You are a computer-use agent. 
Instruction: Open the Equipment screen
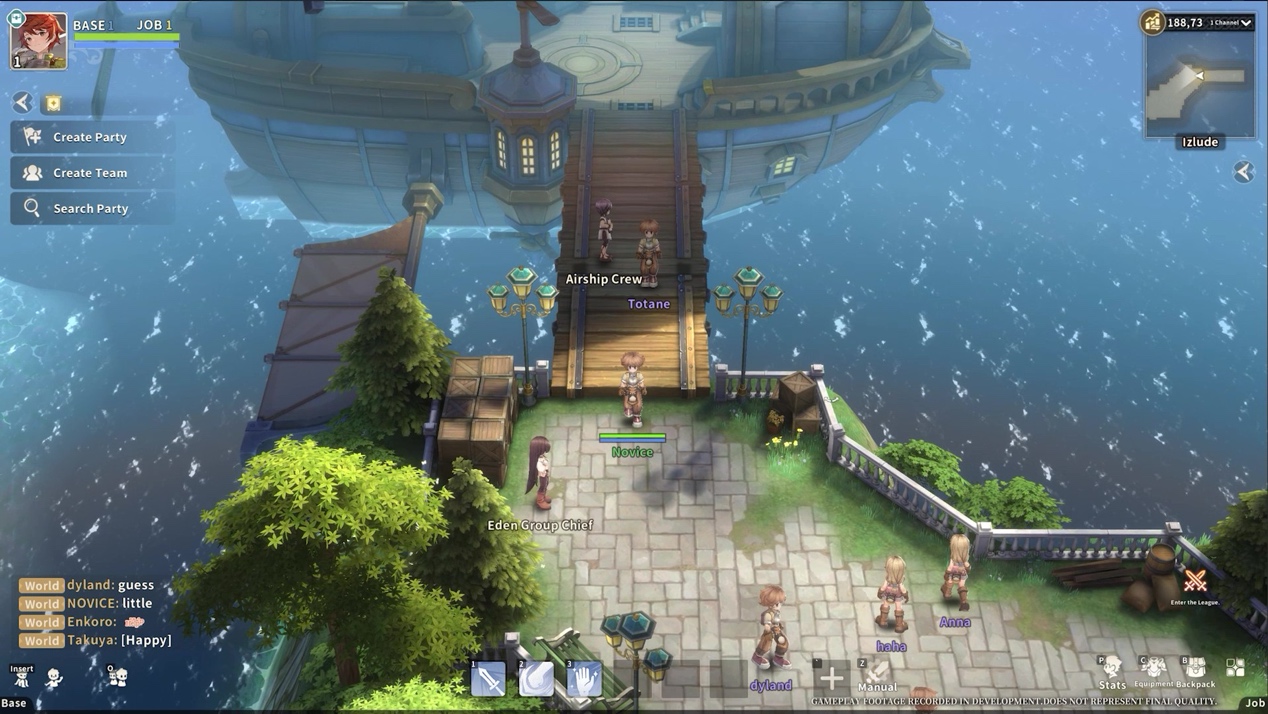coord(1153,670)
